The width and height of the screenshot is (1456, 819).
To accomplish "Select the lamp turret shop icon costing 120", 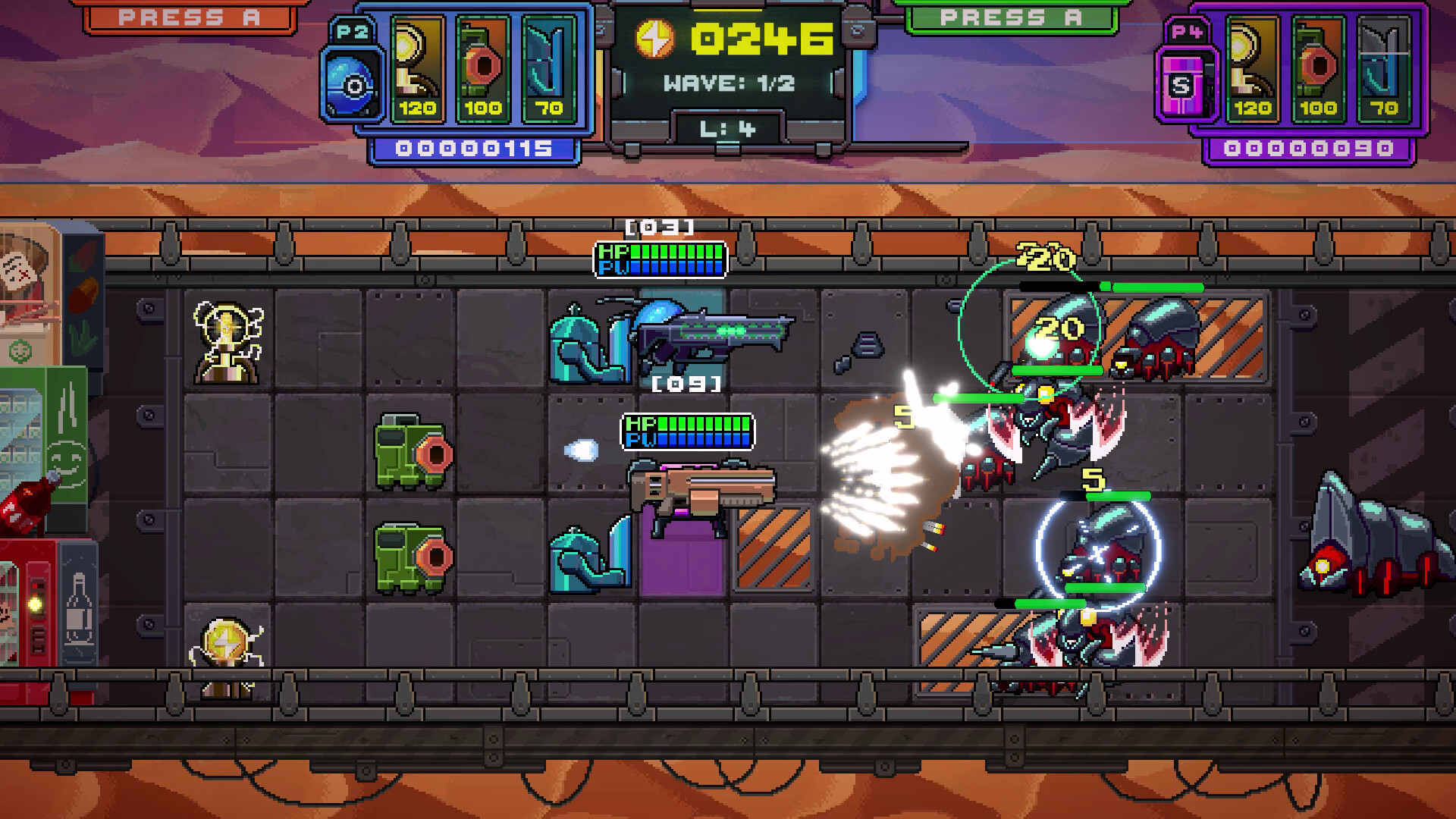I will pyautogui.click(x=416, y=68).
